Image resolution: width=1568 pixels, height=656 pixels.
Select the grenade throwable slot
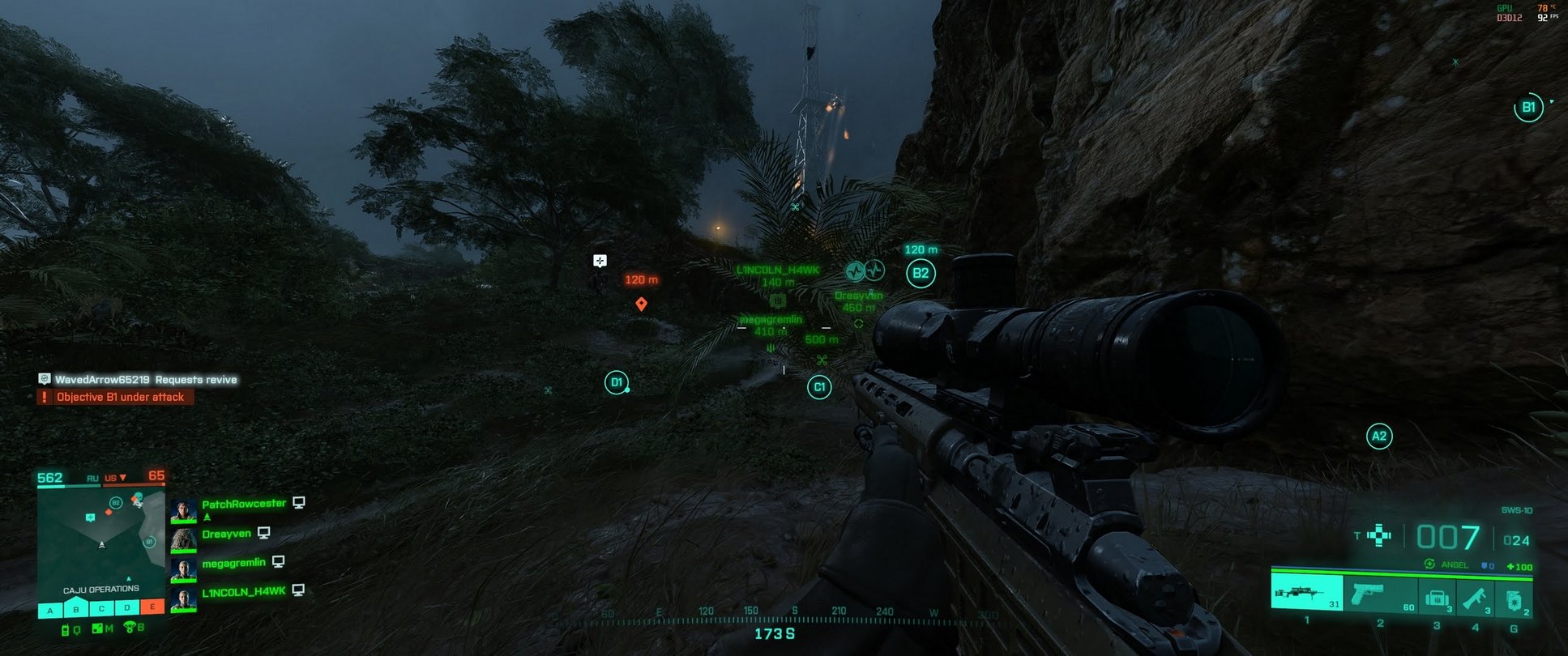click(1514, 599)
